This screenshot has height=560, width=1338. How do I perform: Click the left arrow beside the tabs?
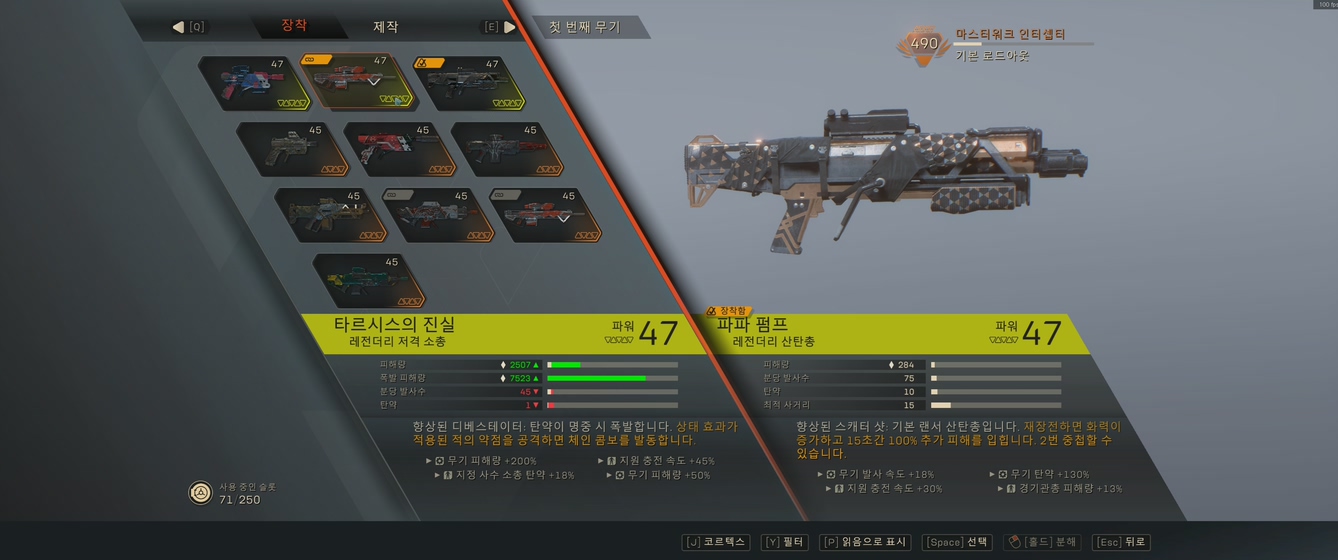179,27
